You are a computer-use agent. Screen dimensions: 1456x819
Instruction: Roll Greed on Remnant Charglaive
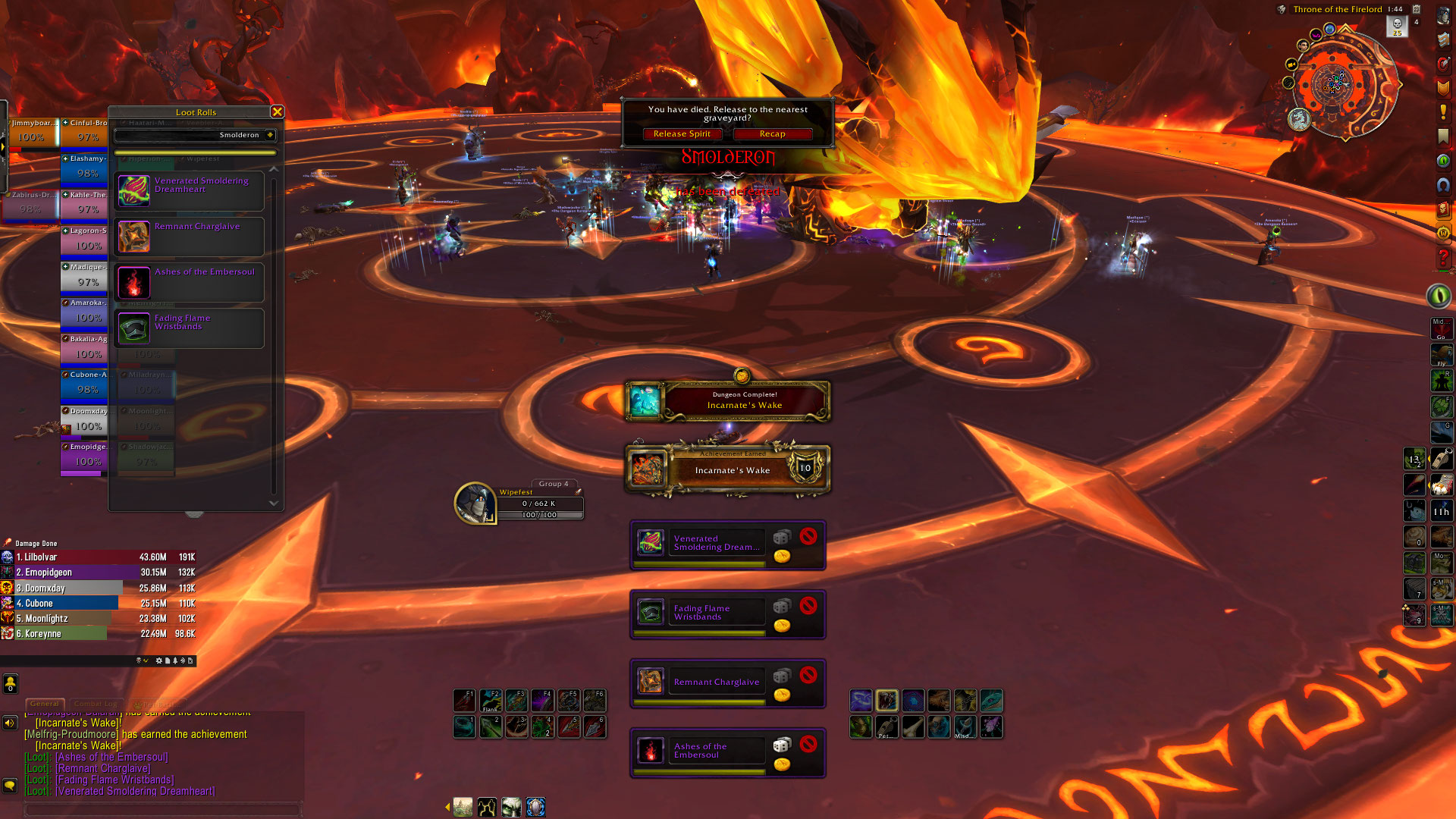click(x=782, y=695)
